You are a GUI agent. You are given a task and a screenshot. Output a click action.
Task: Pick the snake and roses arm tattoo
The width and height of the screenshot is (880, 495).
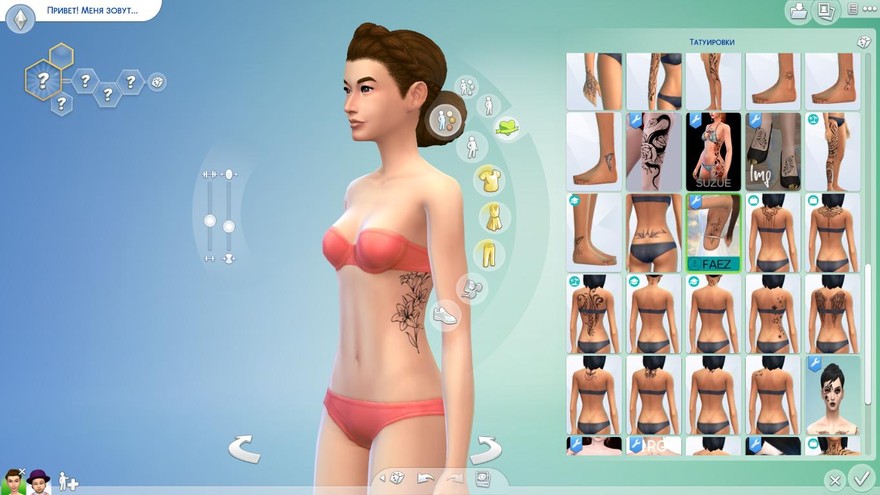653,151
